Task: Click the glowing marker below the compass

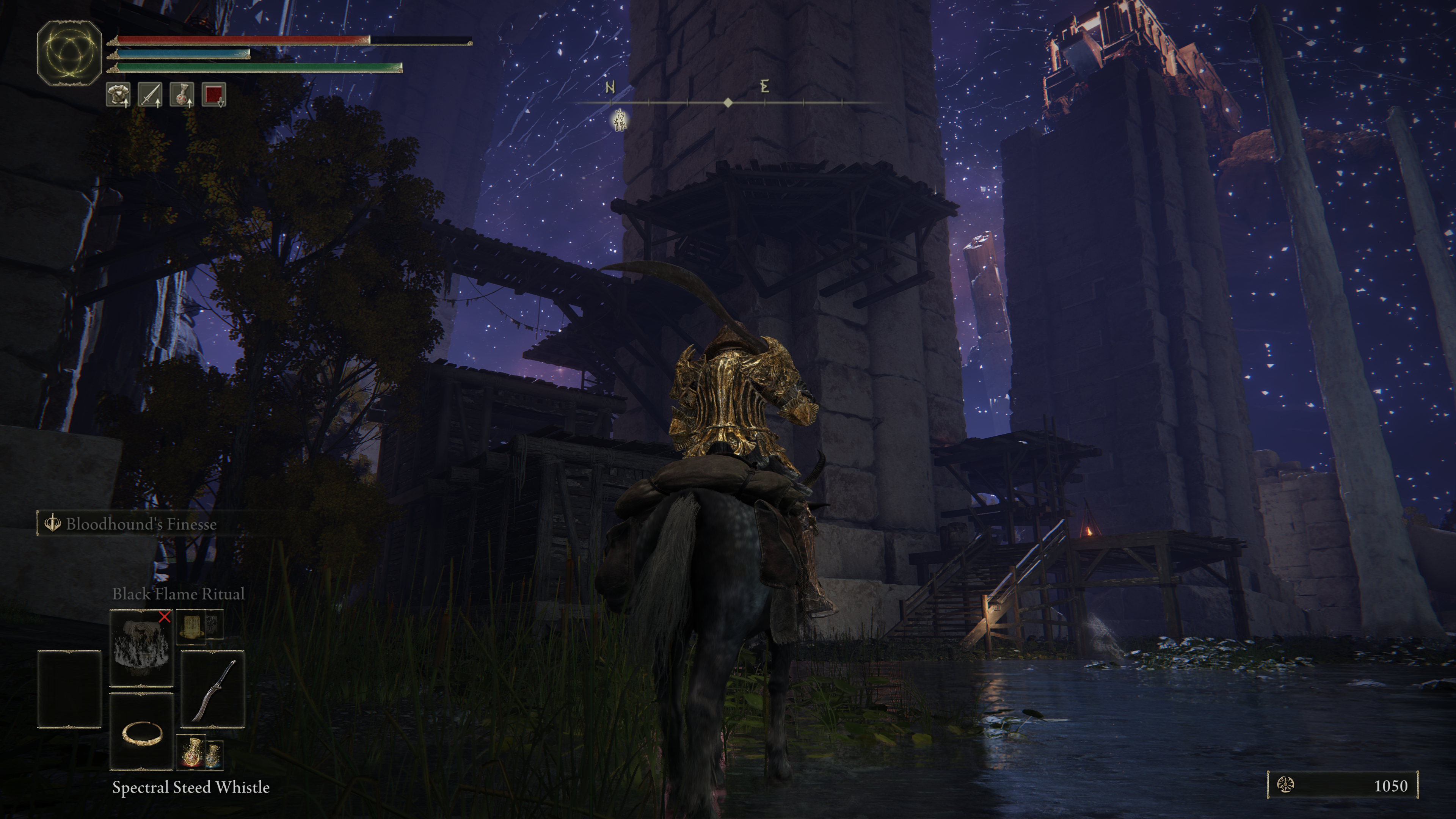Action: (x=620, y=121)
